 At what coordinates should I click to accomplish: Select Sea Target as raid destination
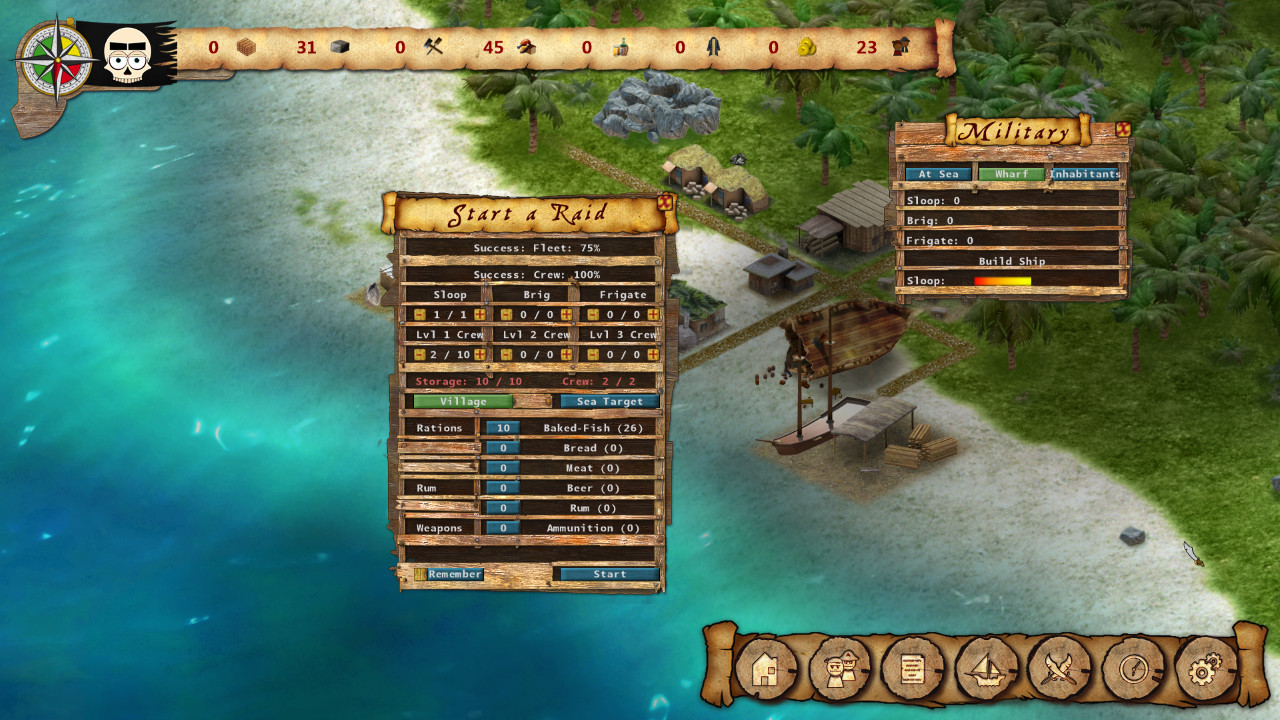tap(611, 400)
